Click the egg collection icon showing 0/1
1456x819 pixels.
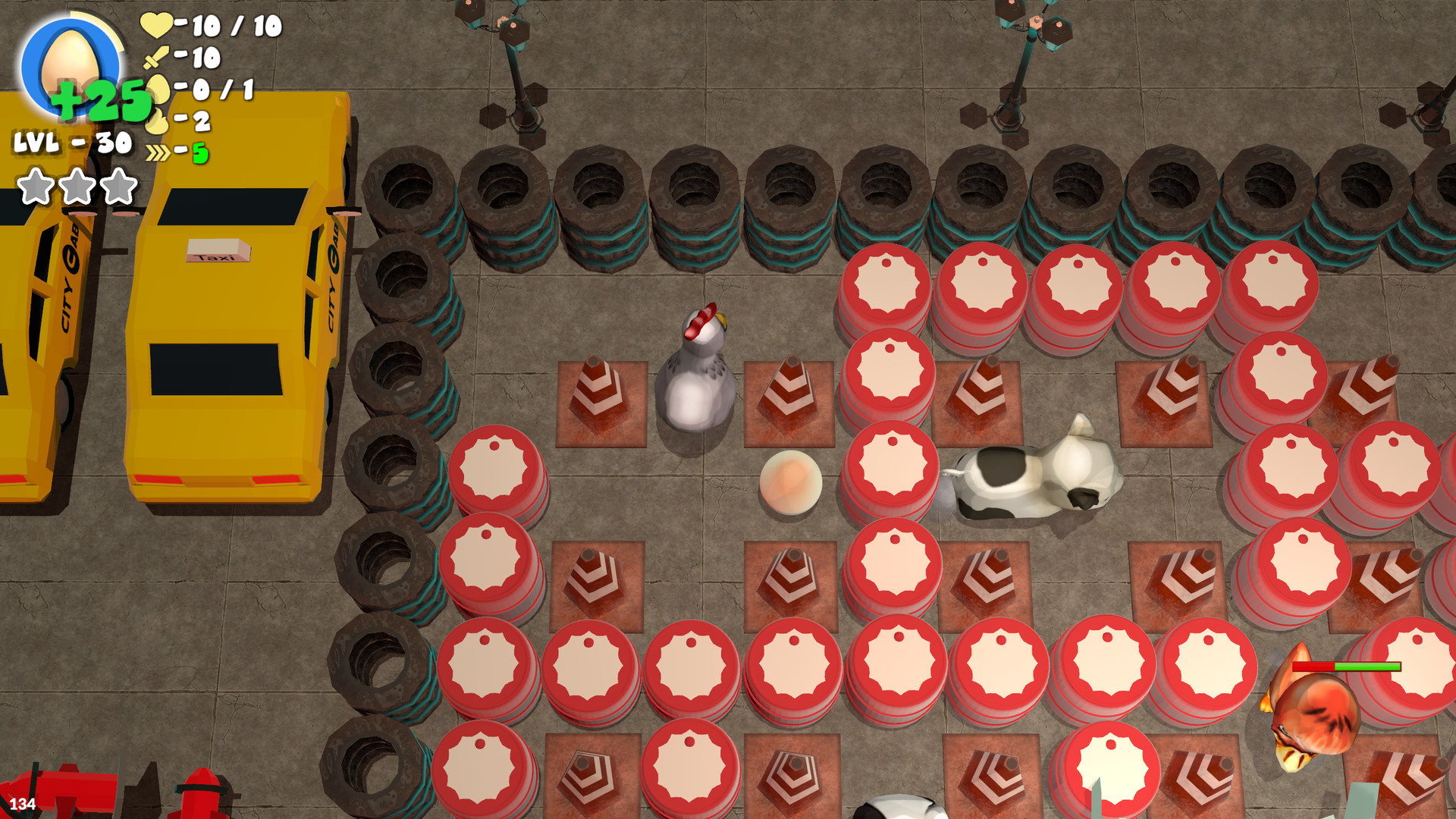click(x=159, y=88)
